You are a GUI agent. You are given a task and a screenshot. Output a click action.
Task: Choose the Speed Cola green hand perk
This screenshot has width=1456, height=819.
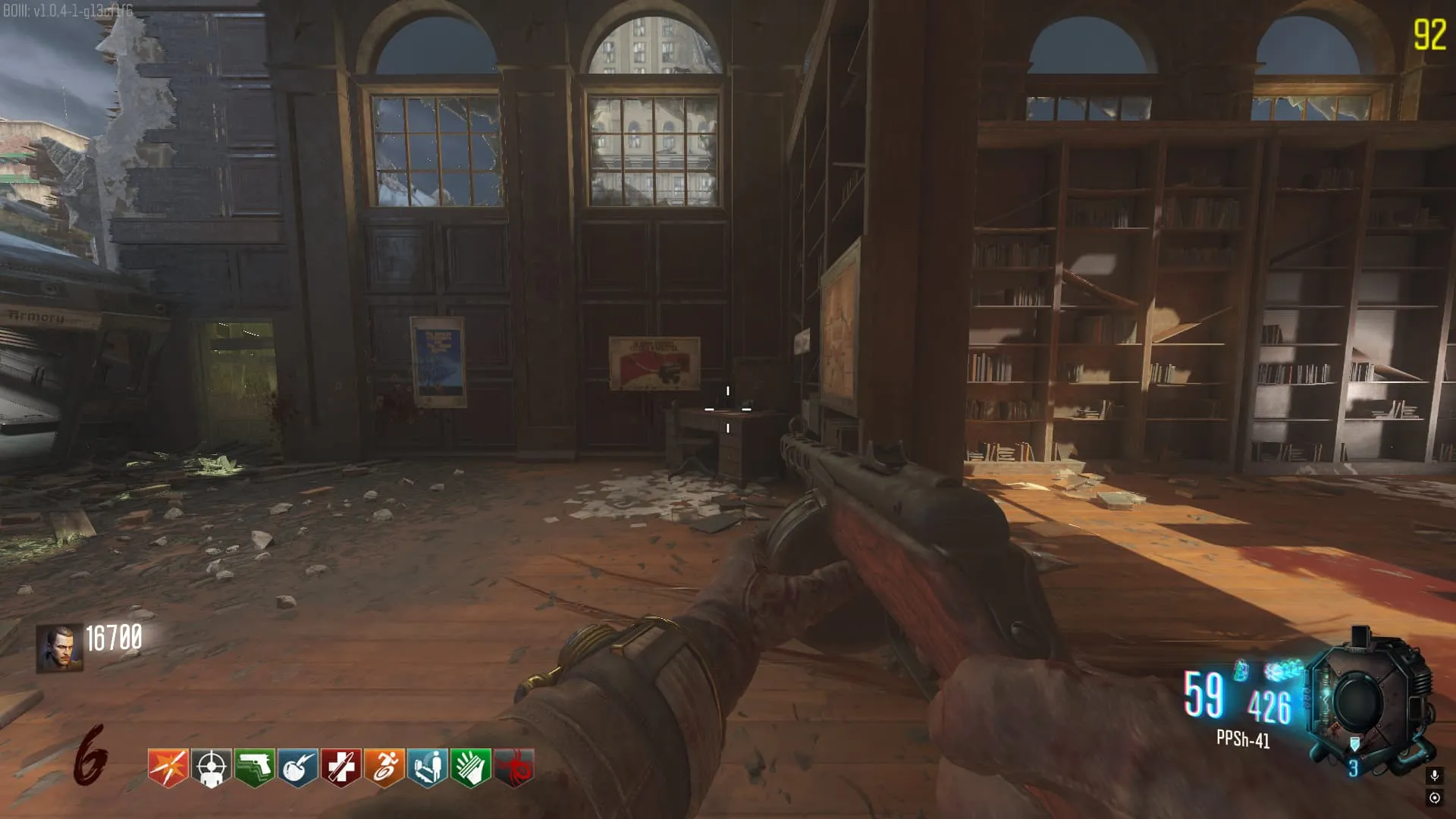[471, 767]
